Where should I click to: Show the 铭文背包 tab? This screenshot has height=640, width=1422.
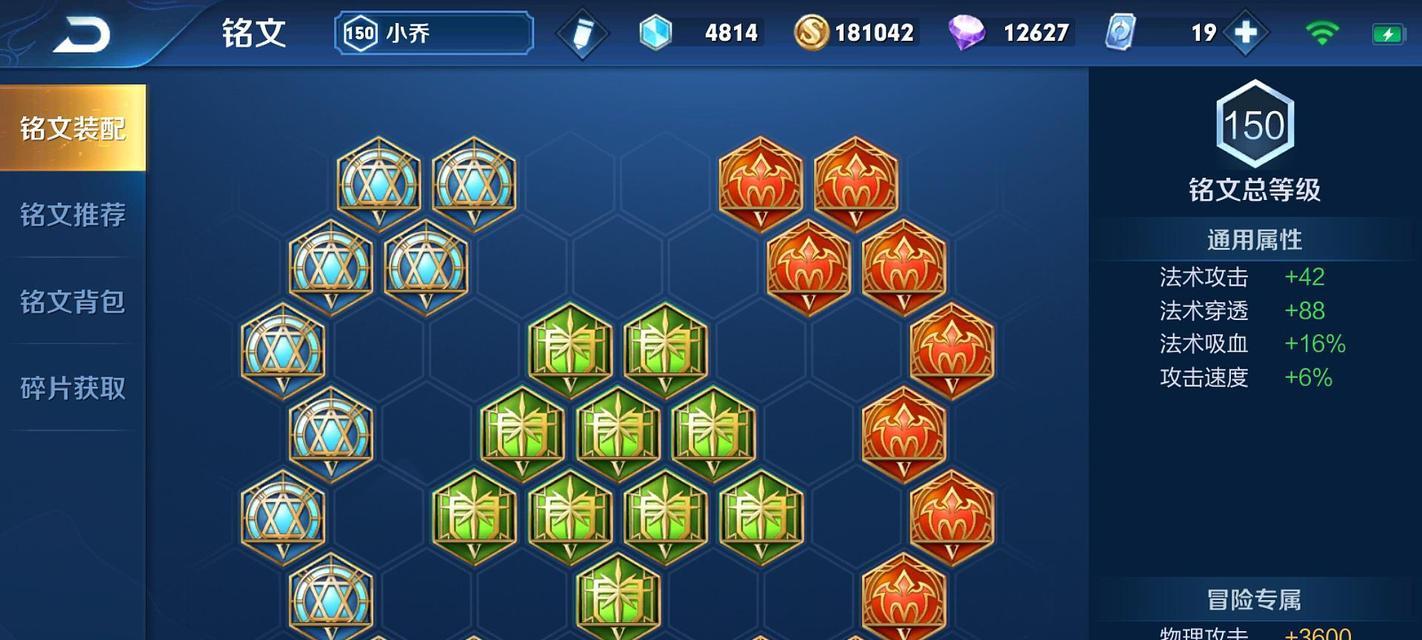click(x=73, y=301)
